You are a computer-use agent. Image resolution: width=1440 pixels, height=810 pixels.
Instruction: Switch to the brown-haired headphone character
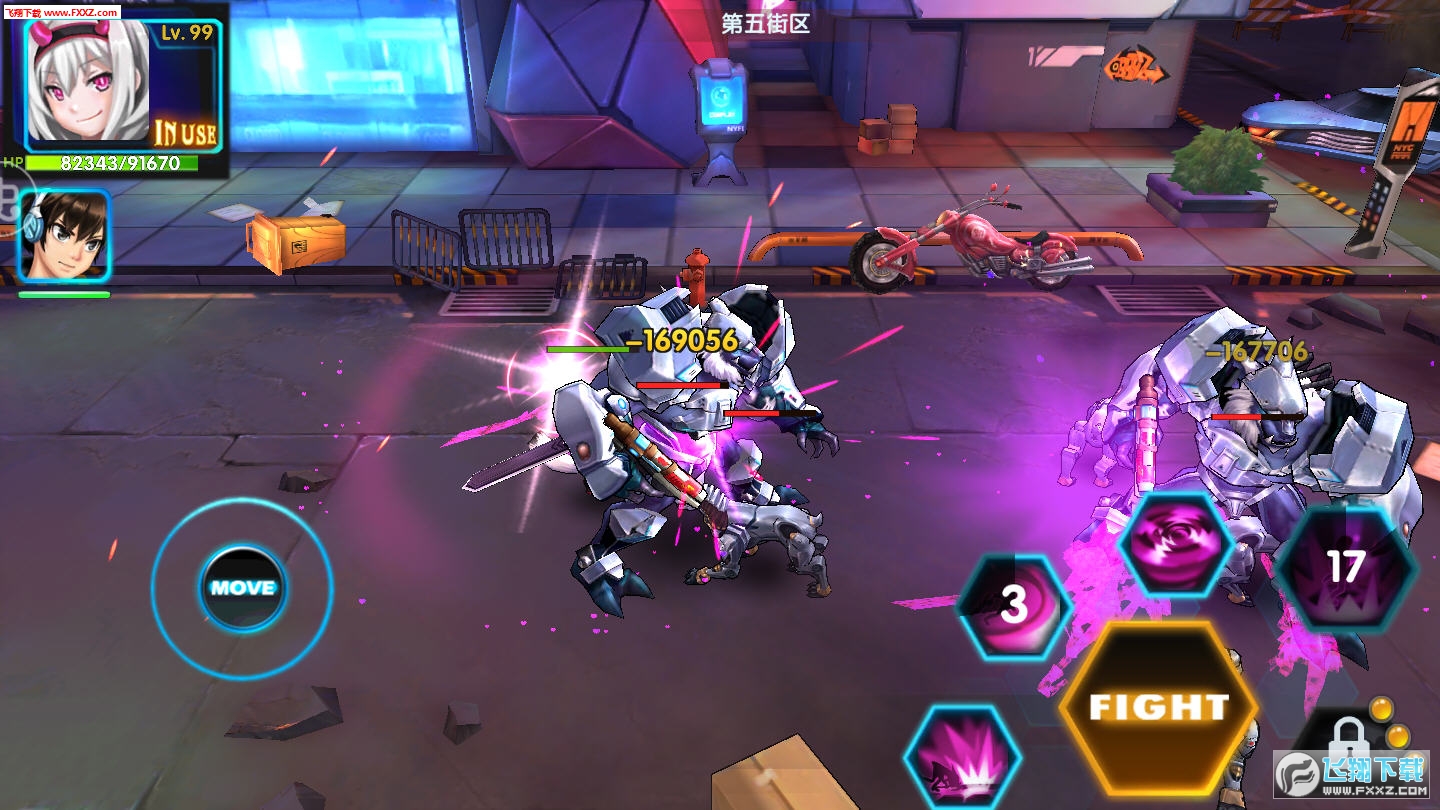click(65, 235)
